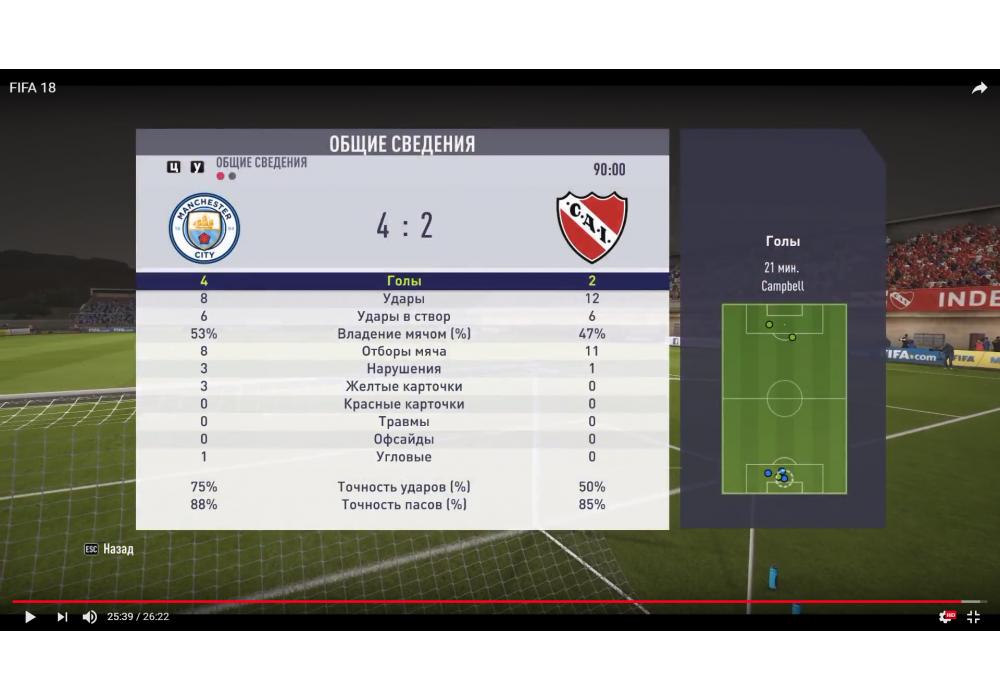This screenshot has width=1000, height=700.
Task: Select the highlighted Голы stat row
Action: pos(403,281)
